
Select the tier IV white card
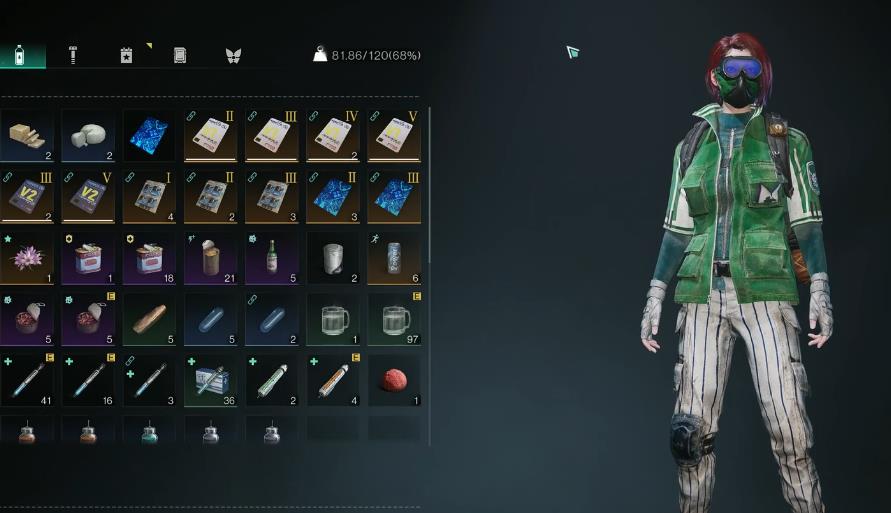(x=333, y=136)
